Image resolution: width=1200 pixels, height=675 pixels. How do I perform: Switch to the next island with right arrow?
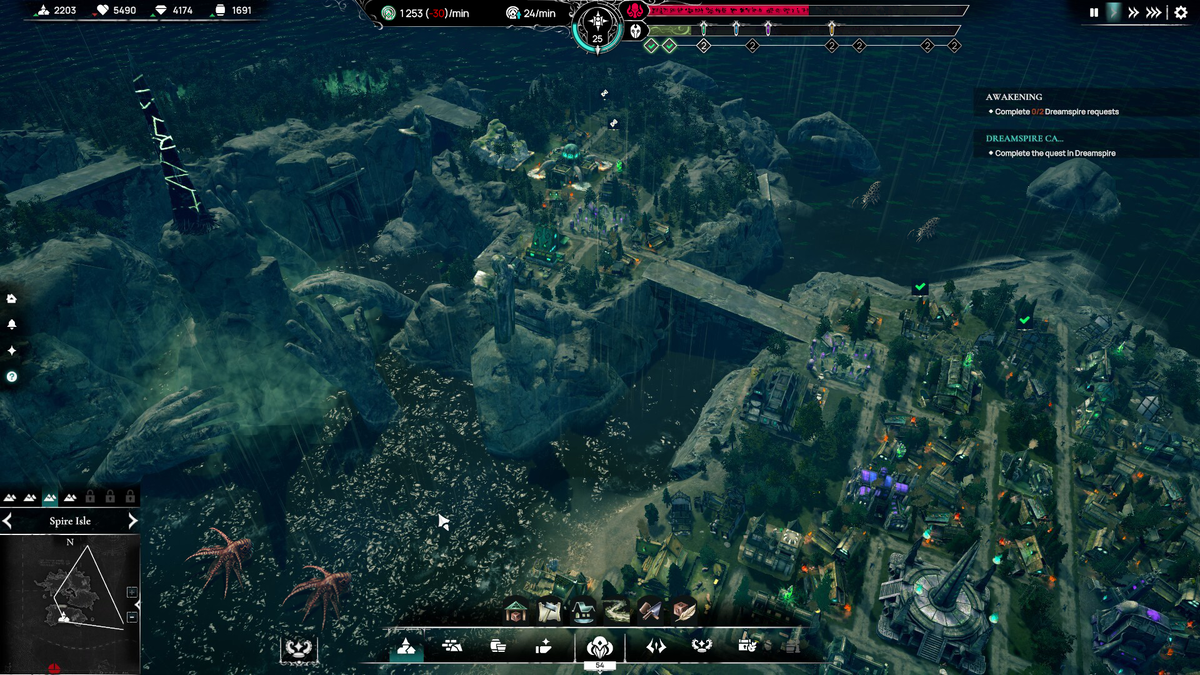[x=133, y=521]
